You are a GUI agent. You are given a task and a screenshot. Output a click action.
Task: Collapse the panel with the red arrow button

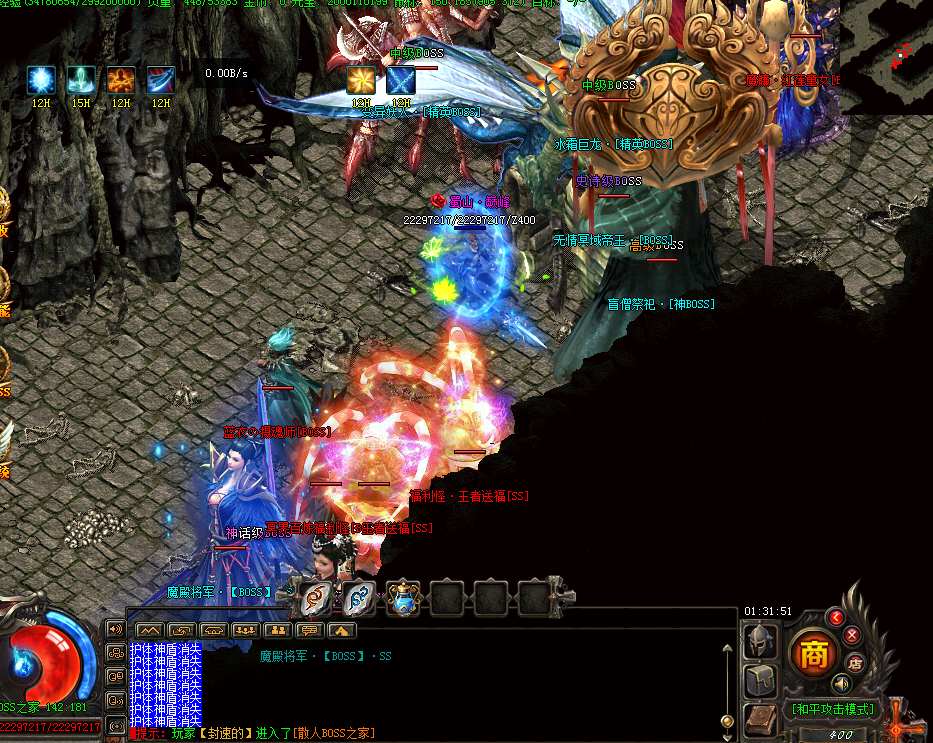[836, 617]
